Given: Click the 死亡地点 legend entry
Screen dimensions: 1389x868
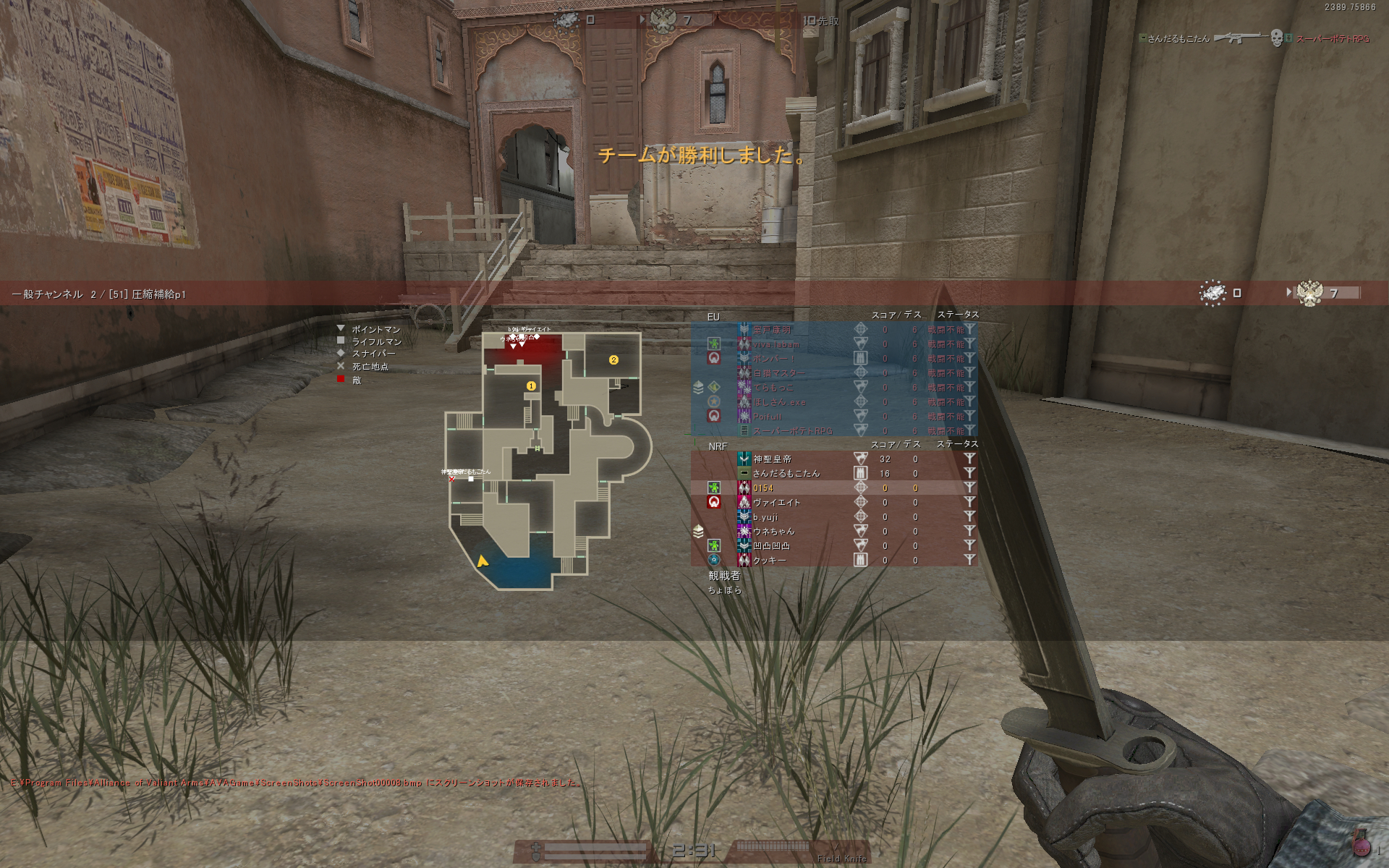Looking at the screenshot, I should [370, 367].
